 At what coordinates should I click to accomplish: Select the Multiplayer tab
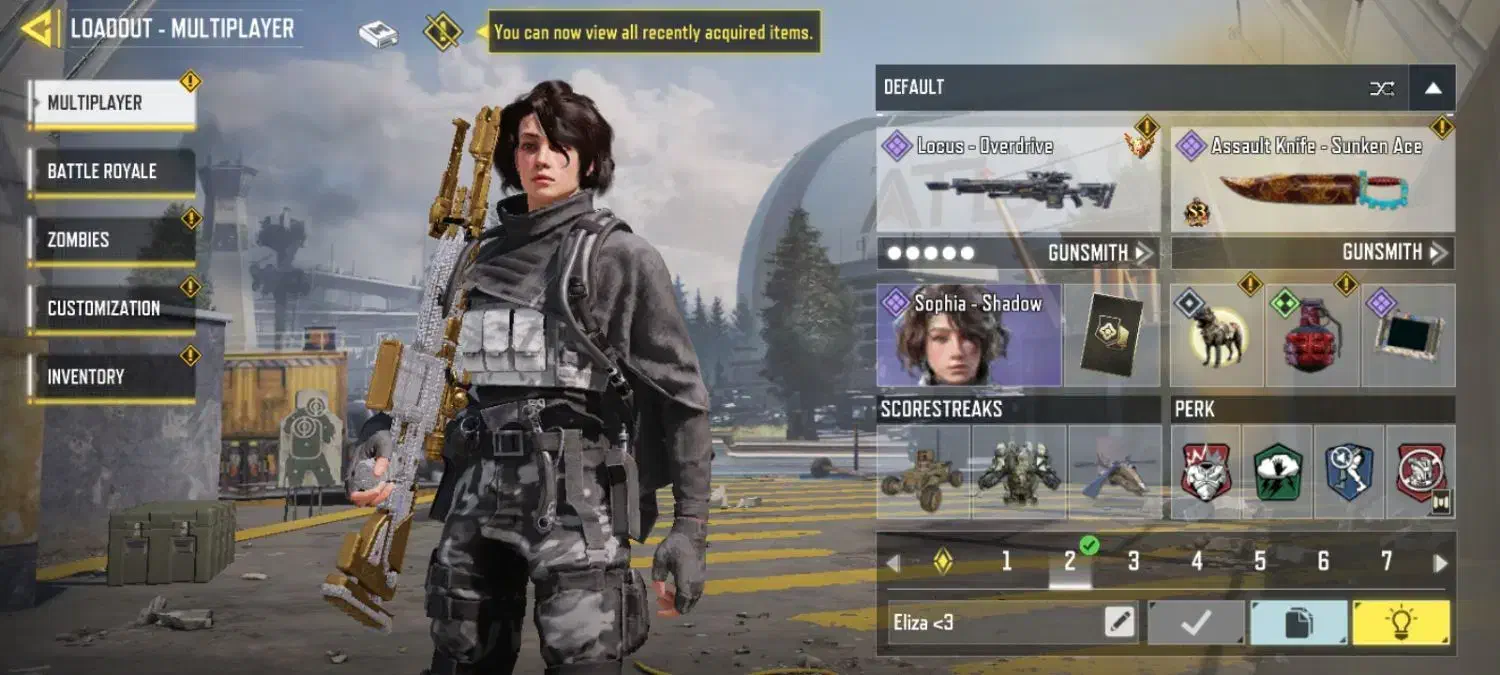click(x=111, y=103)
